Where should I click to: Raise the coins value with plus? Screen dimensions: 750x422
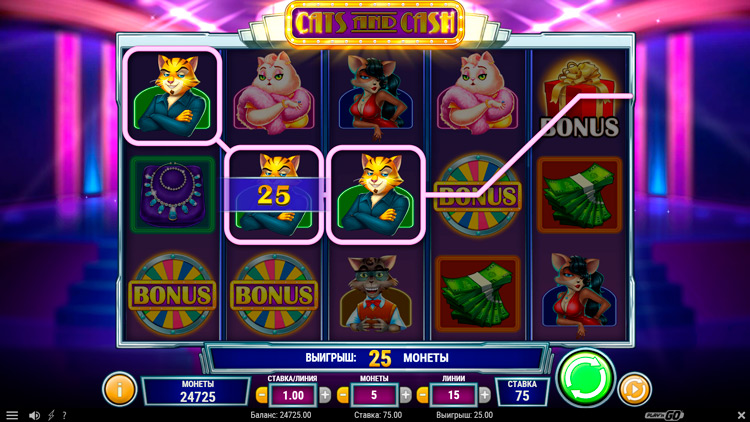[x=407, y=395]
